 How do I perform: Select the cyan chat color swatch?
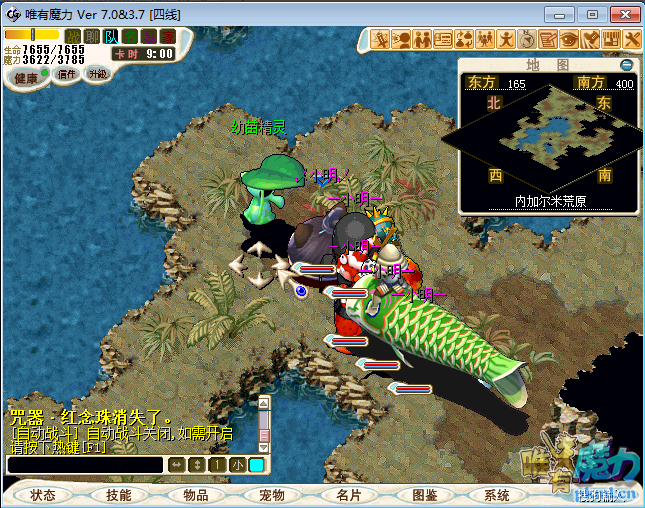coord(257,465)
